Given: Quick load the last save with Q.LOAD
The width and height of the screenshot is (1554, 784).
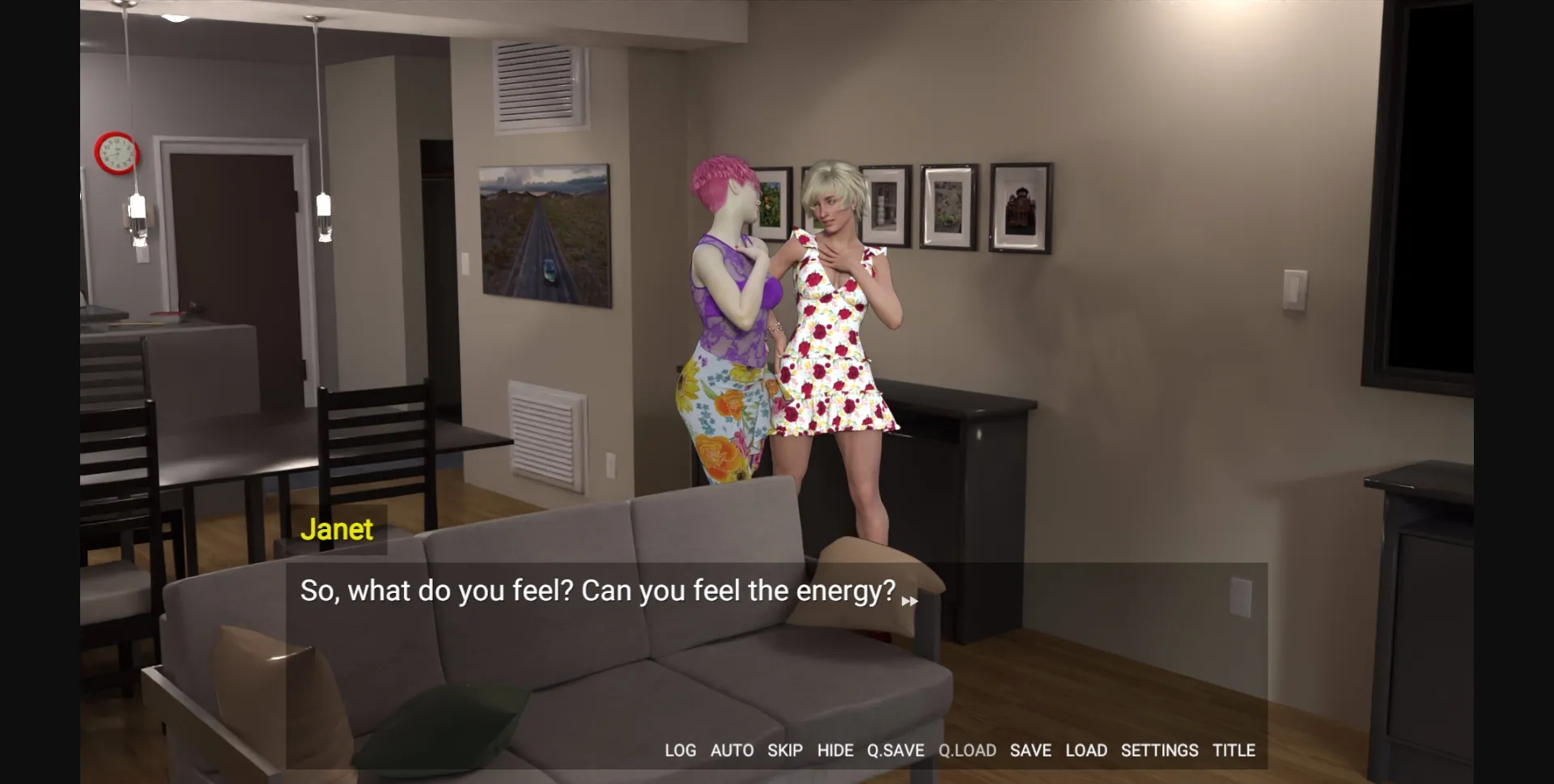Looking at the screenshot, I should (969, 750).
